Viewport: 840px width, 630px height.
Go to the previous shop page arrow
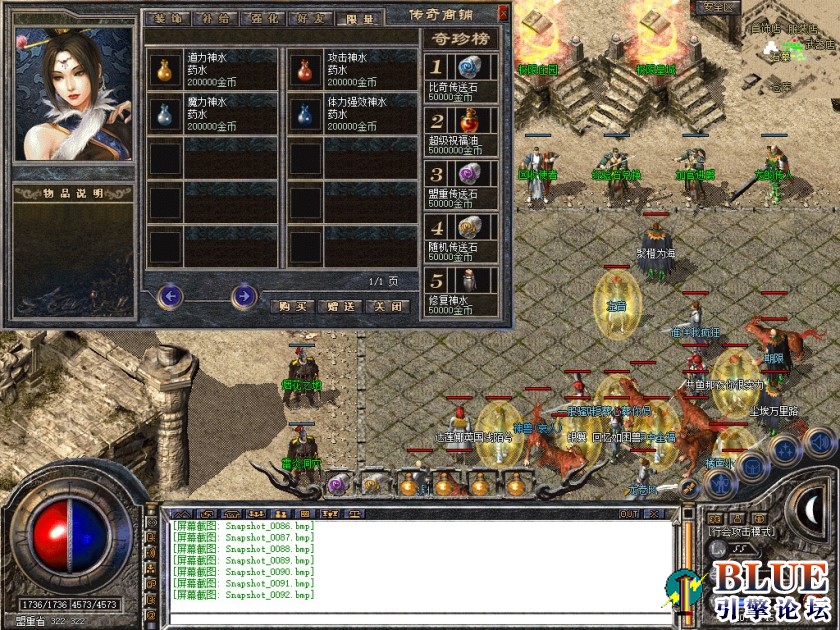[x=171, y=296]
